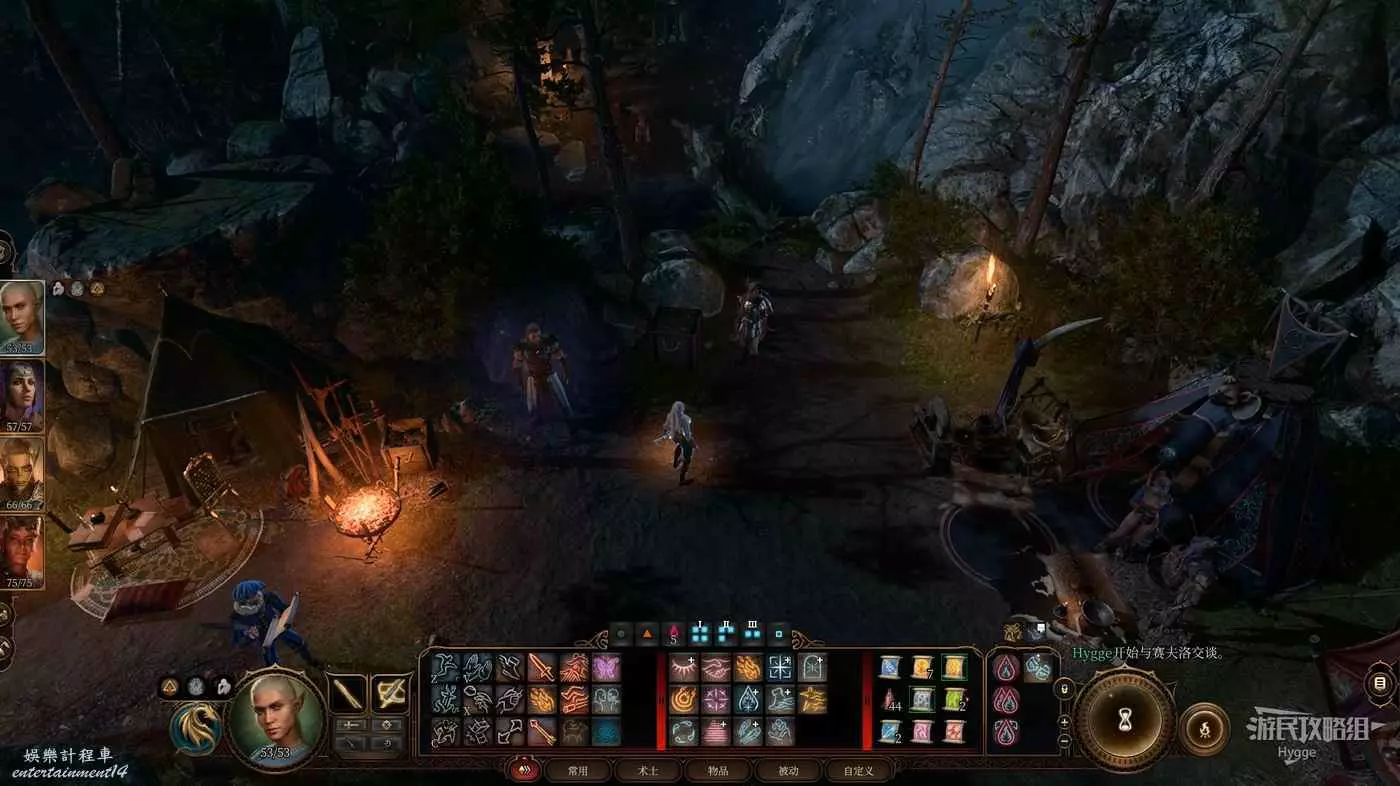
Task: Select the top party member portrait
Action: point(21,317)
